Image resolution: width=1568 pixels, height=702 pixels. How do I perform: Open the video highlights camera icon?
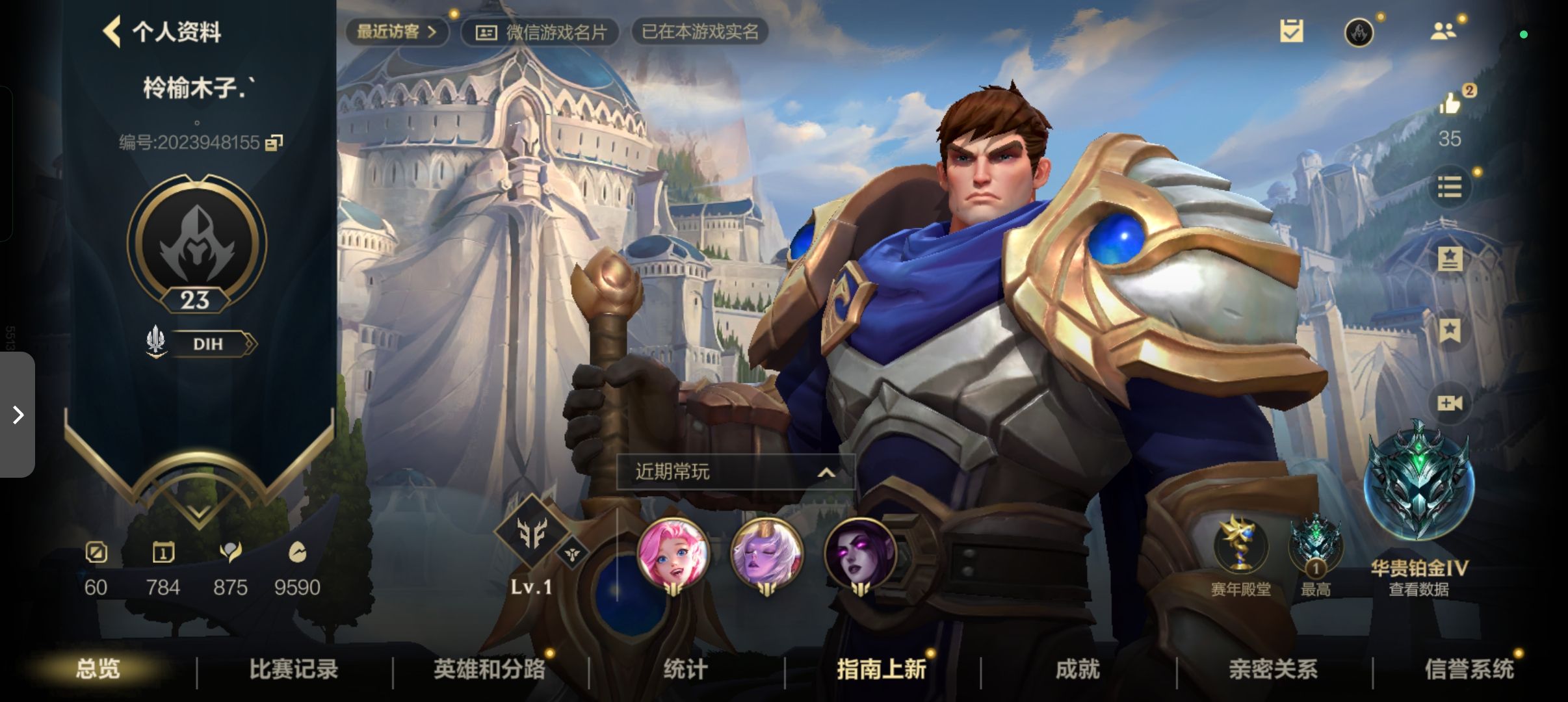click(1450, 403)
